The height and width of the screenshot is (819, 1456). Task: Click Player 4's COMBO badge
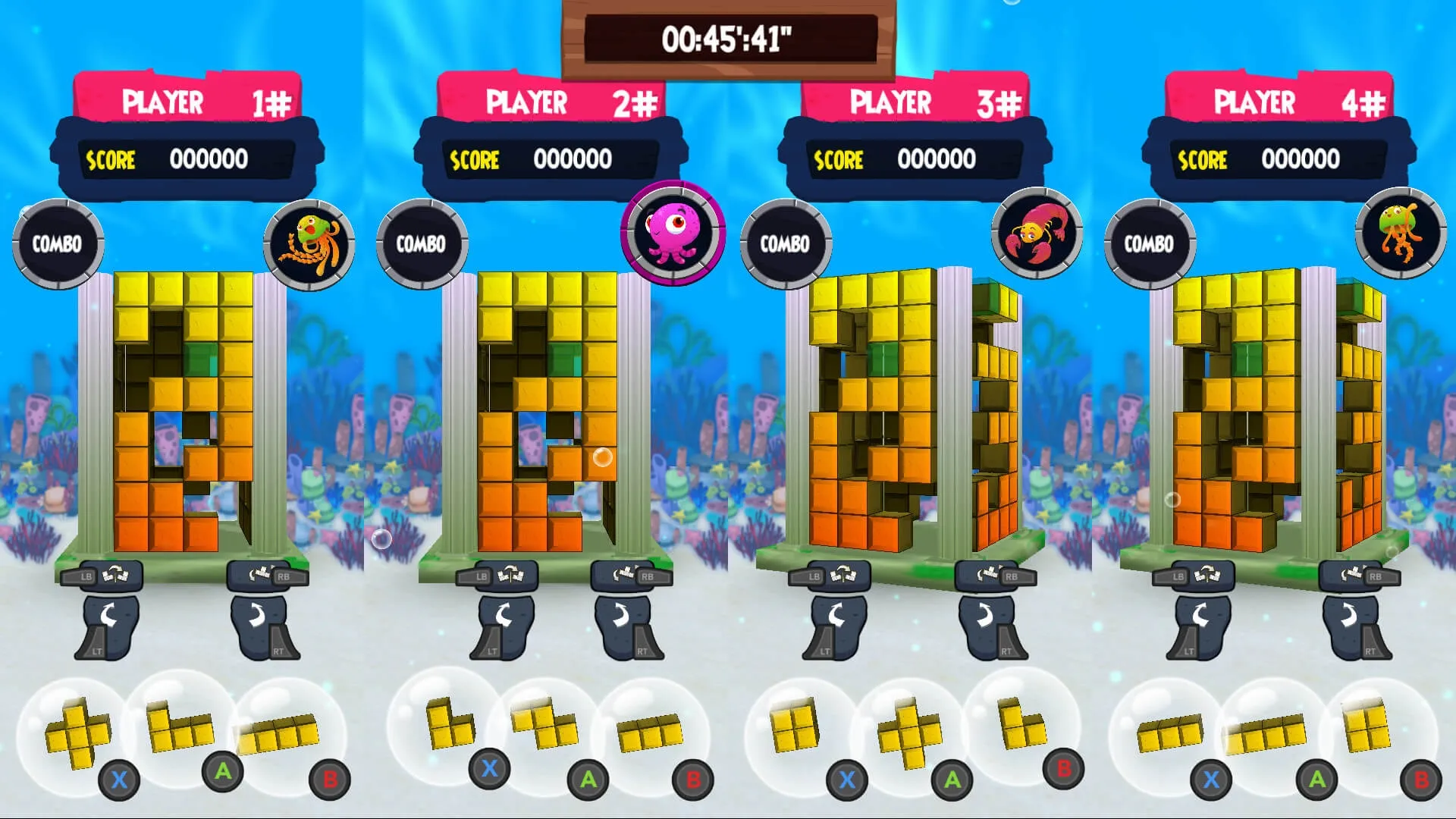pos(1150,243)
